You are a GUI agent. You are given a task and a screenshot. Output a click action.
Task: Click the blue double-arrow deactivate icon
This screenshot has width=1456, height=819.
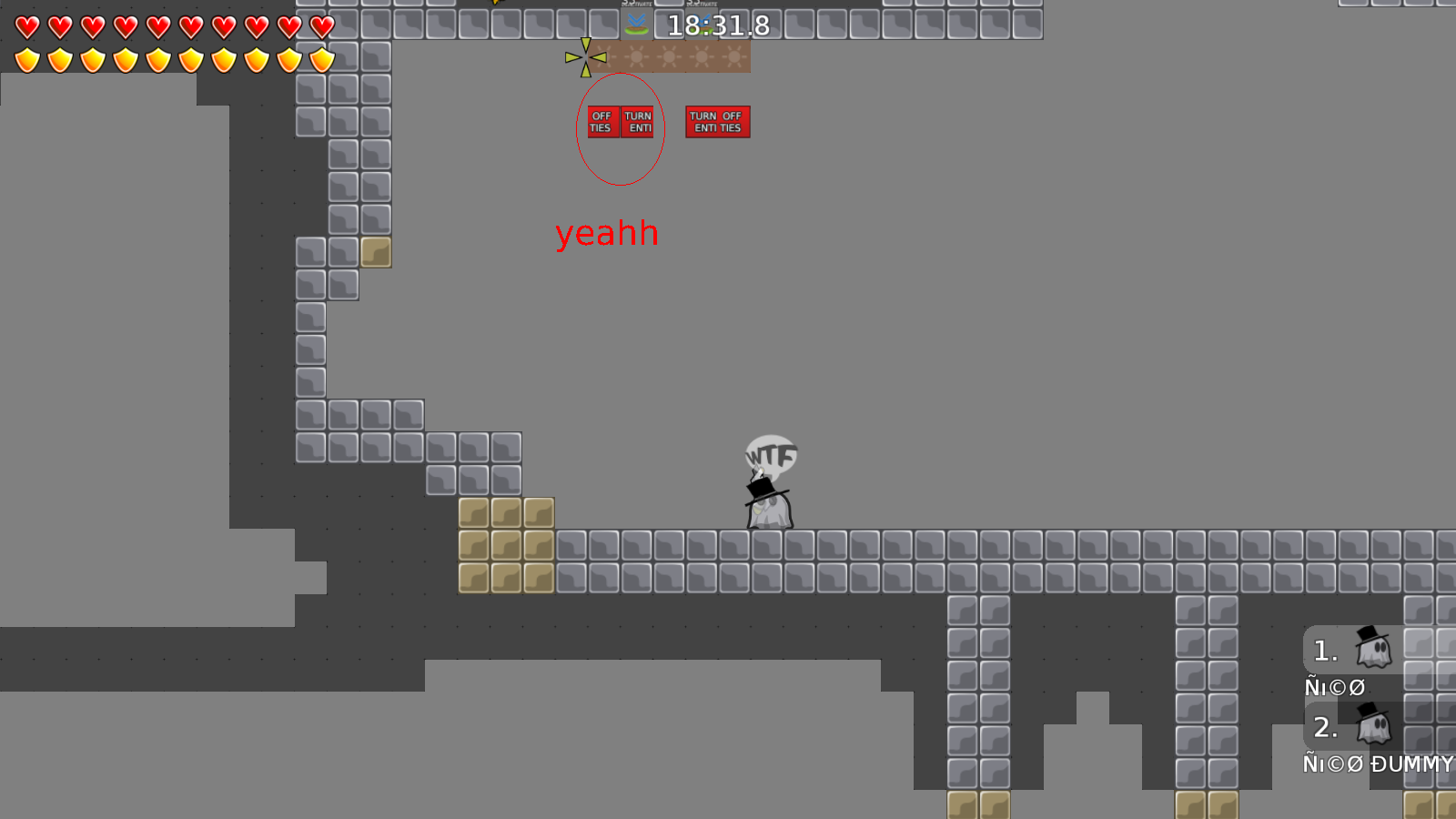pyautogui.click(x=635, y=21)
